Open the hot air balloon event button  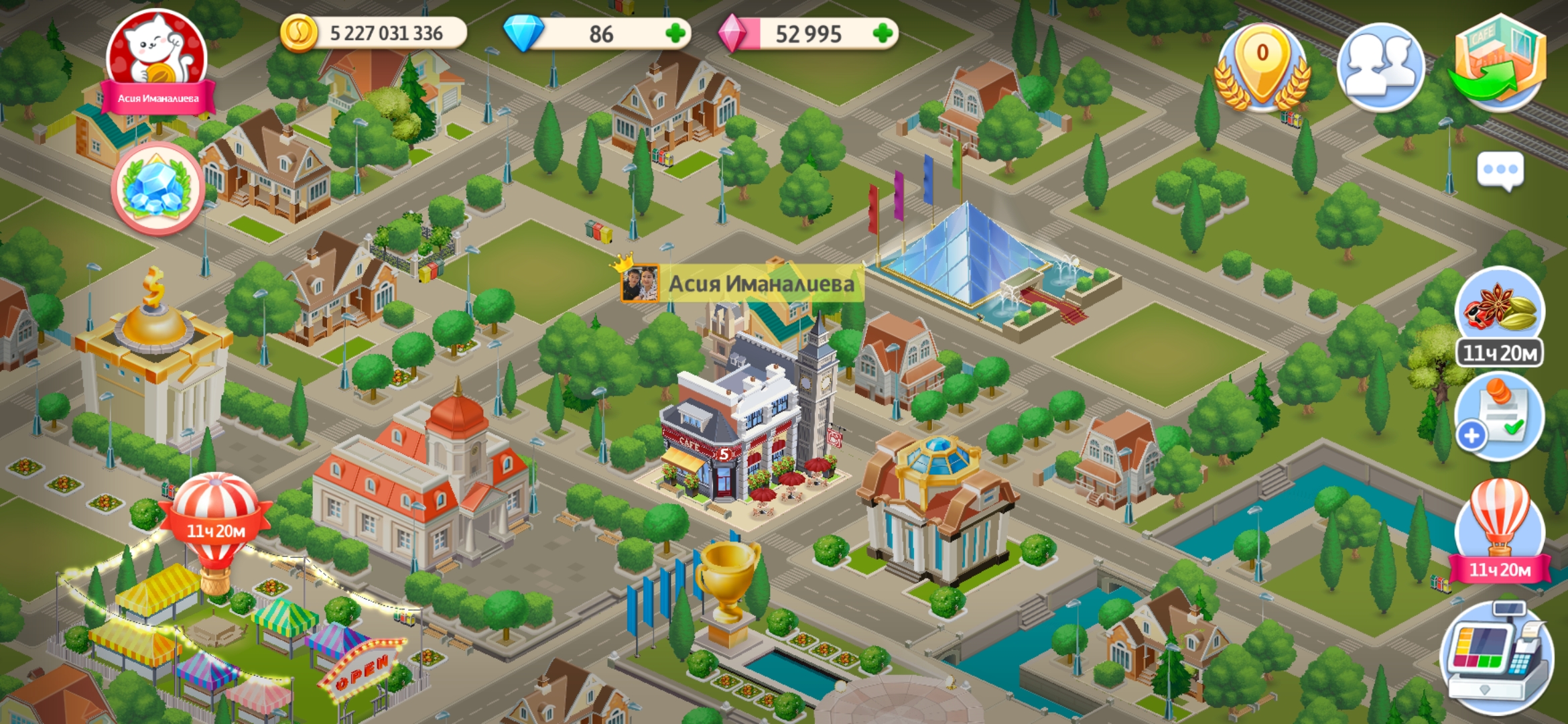tap(1500, 530)
